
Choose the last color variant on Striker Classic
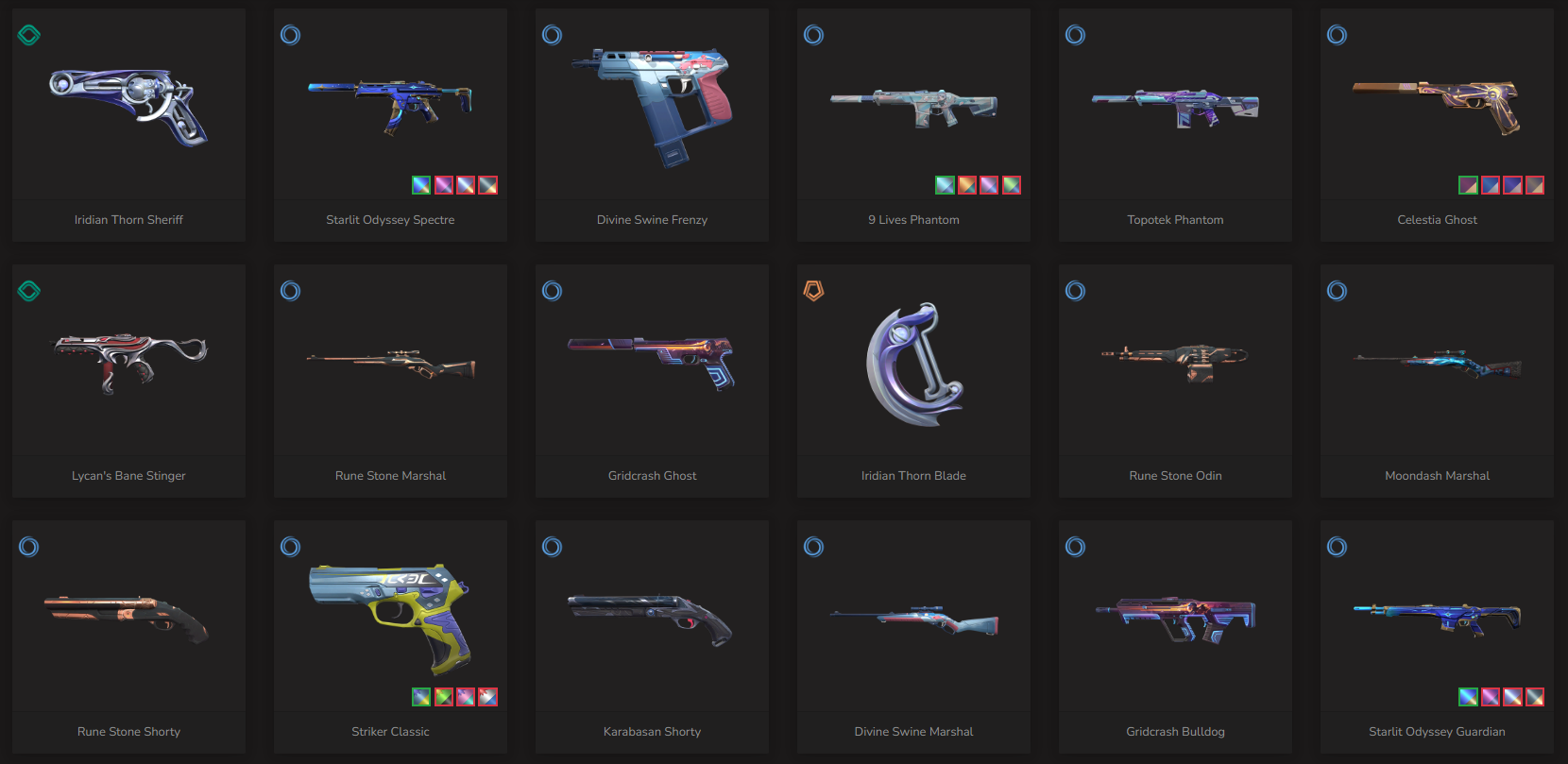(x=488, y=697)
